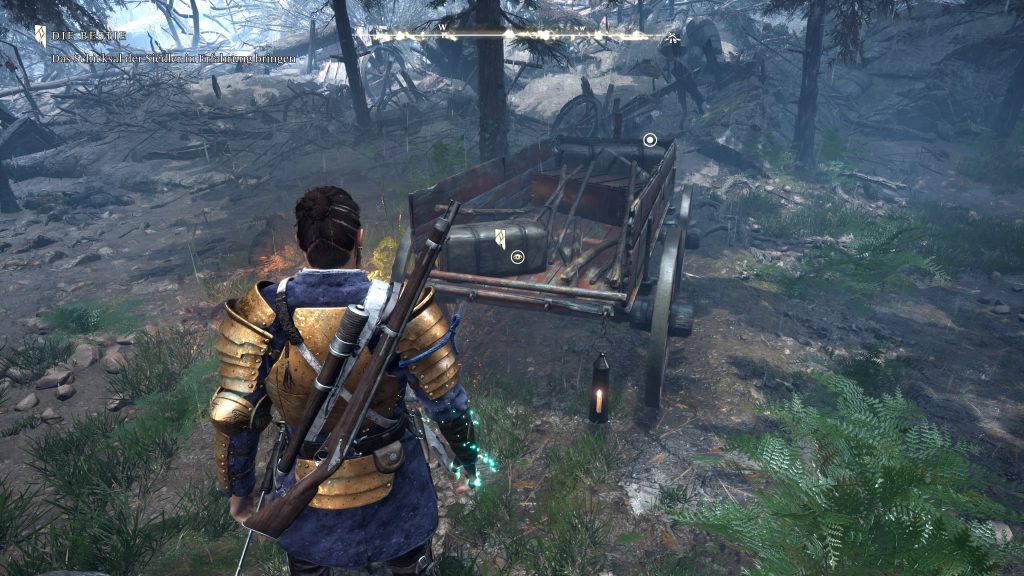
Task: Click the eye examine marker on the chest
Action: 518,257
